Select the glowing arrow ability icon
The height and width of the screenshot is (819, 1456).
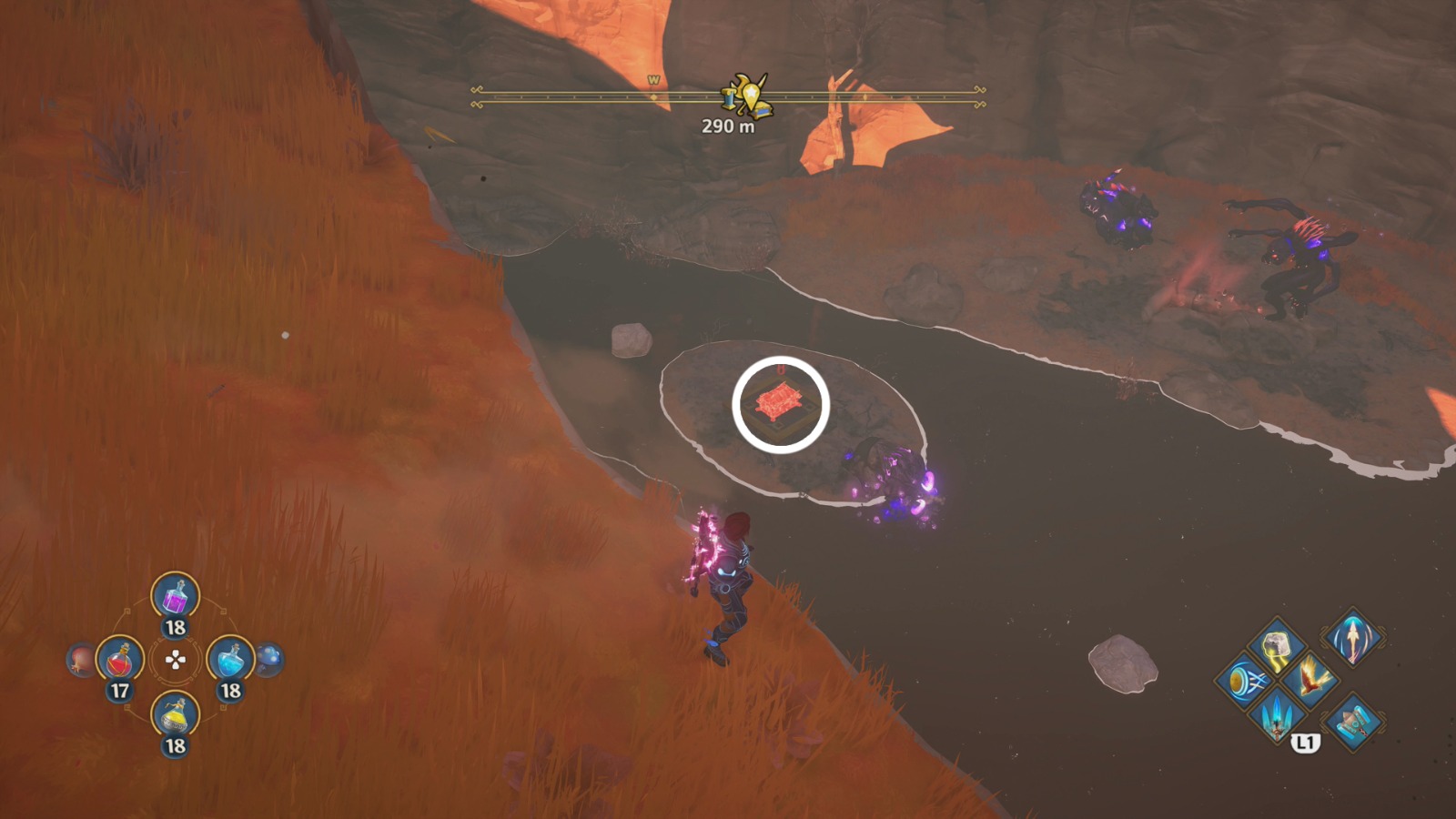1352,640
